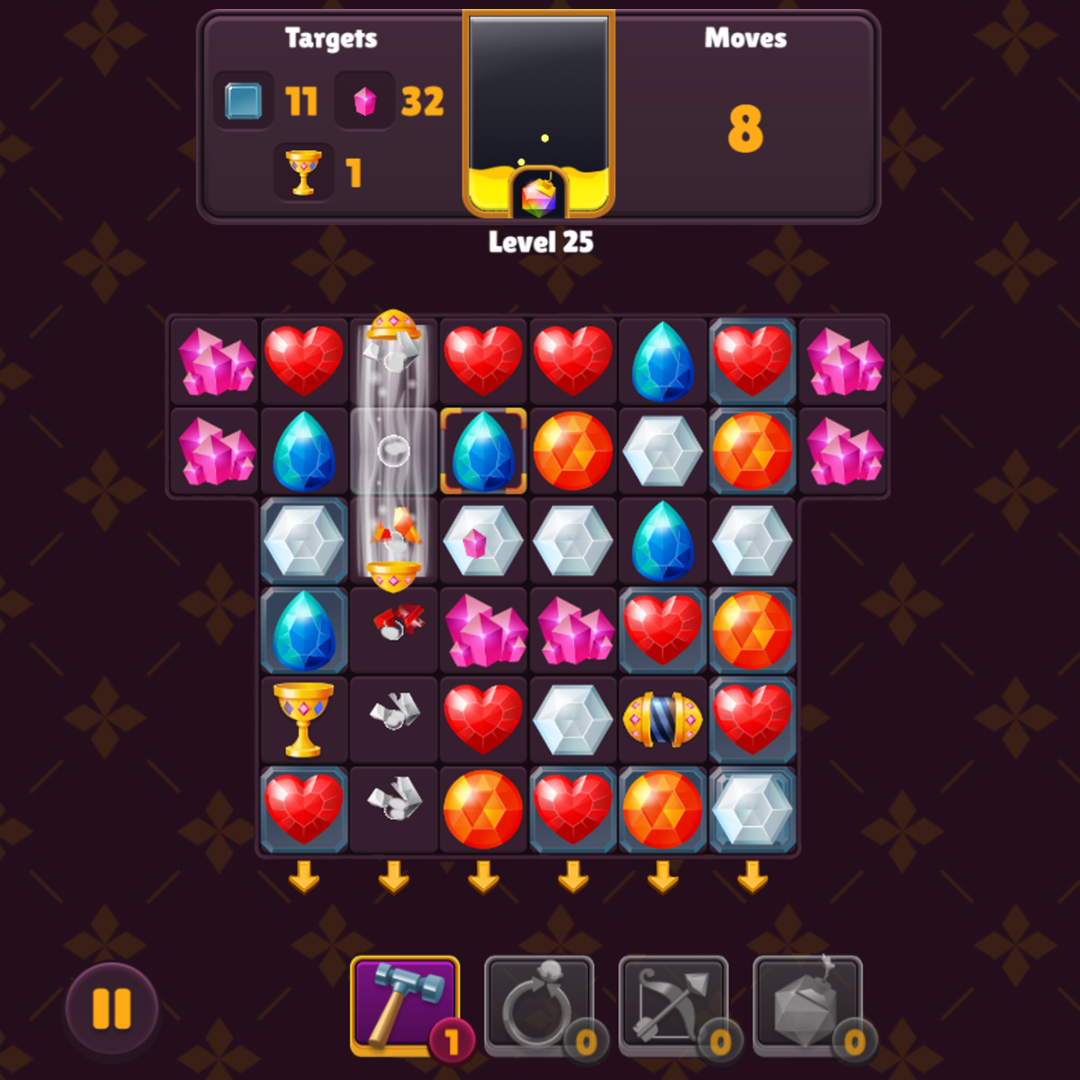Image resolution: width=1080 pixels, height=1080 pixels.
Task: Pause the game
Action: (x=111, y=1009)
